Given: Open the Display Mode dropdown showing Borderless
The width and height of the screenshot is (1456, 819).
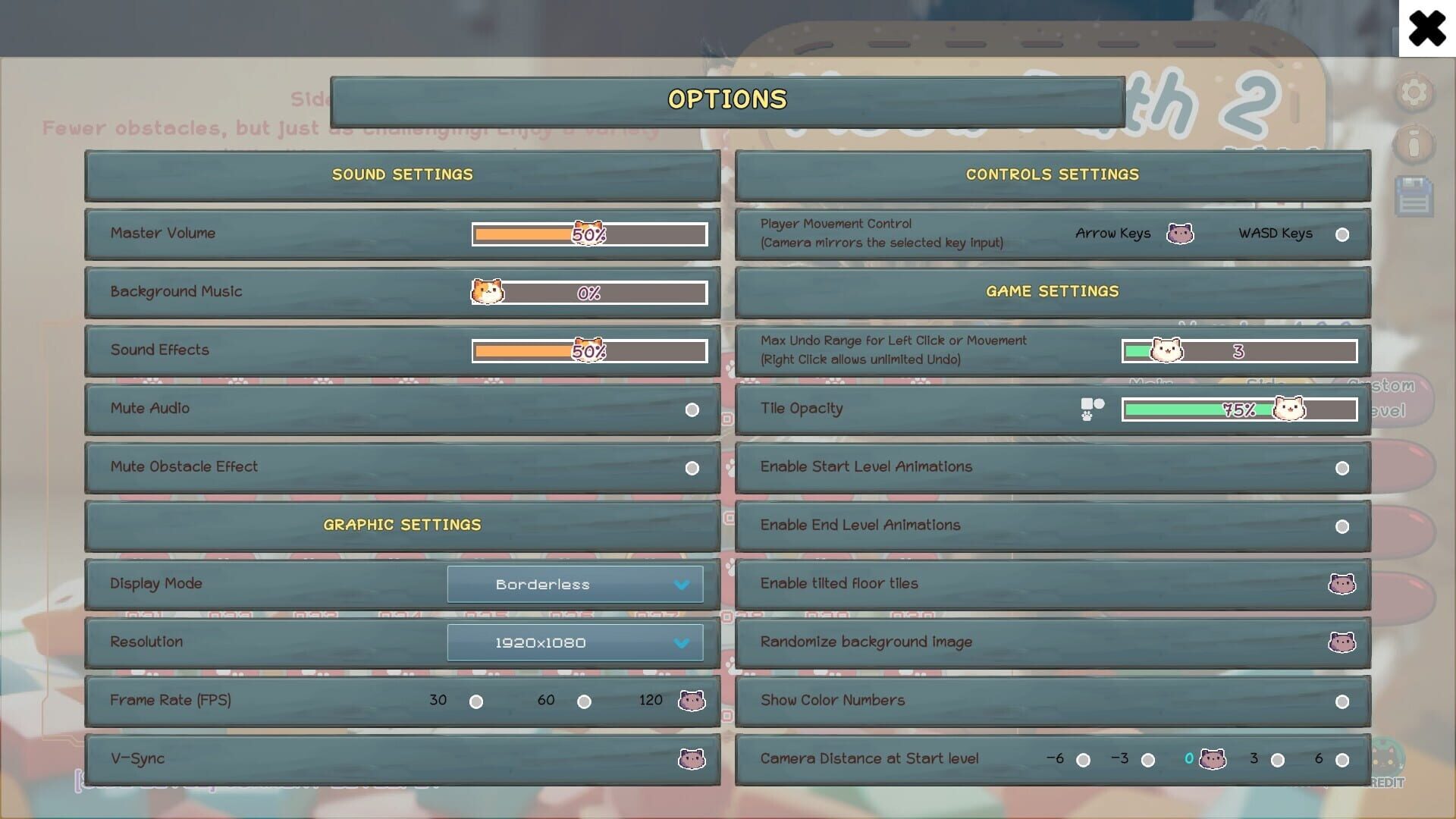Looking at the screenshot, I should [575, 584].
